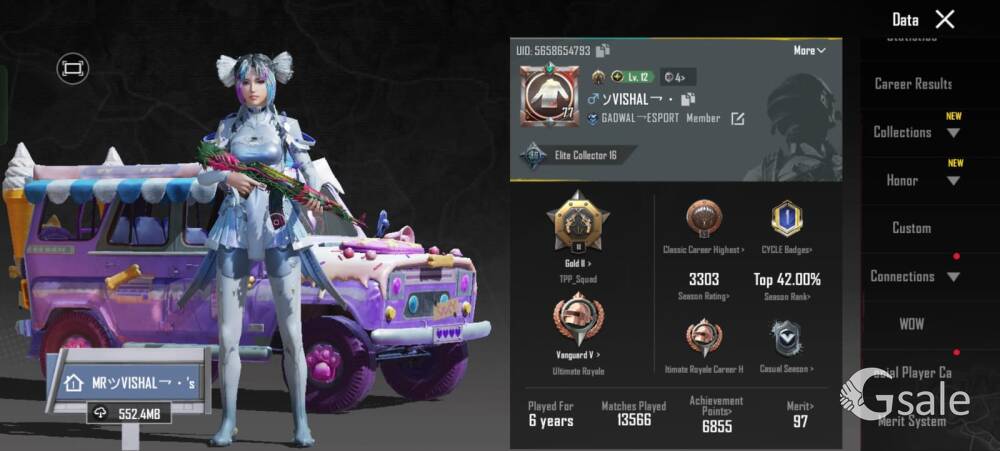Open the Custom section
Viewport: 1000px width, 451px height.
[x=911, y=228]
